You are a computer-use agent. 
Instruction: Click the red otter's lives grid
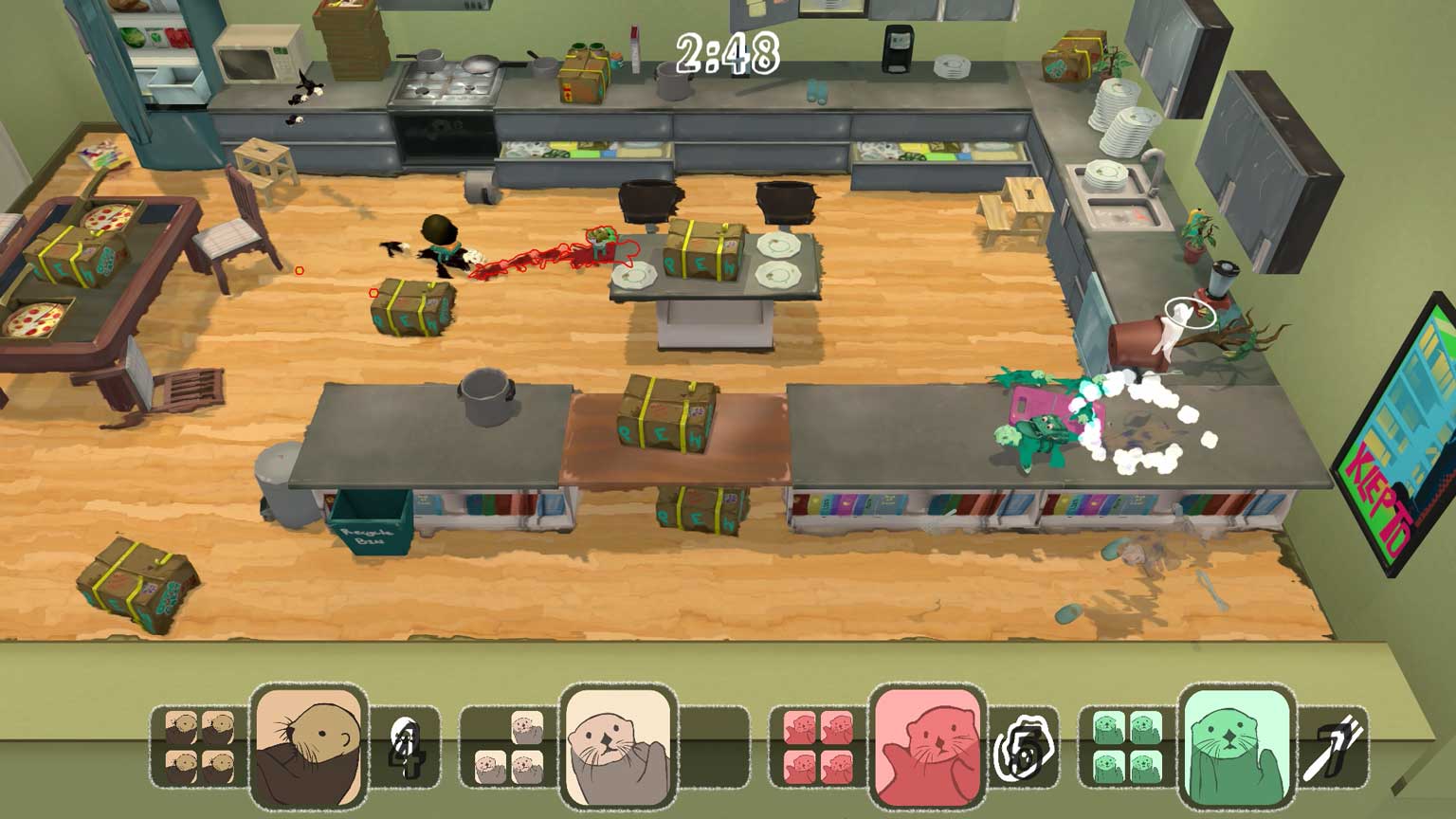point(818,747)
